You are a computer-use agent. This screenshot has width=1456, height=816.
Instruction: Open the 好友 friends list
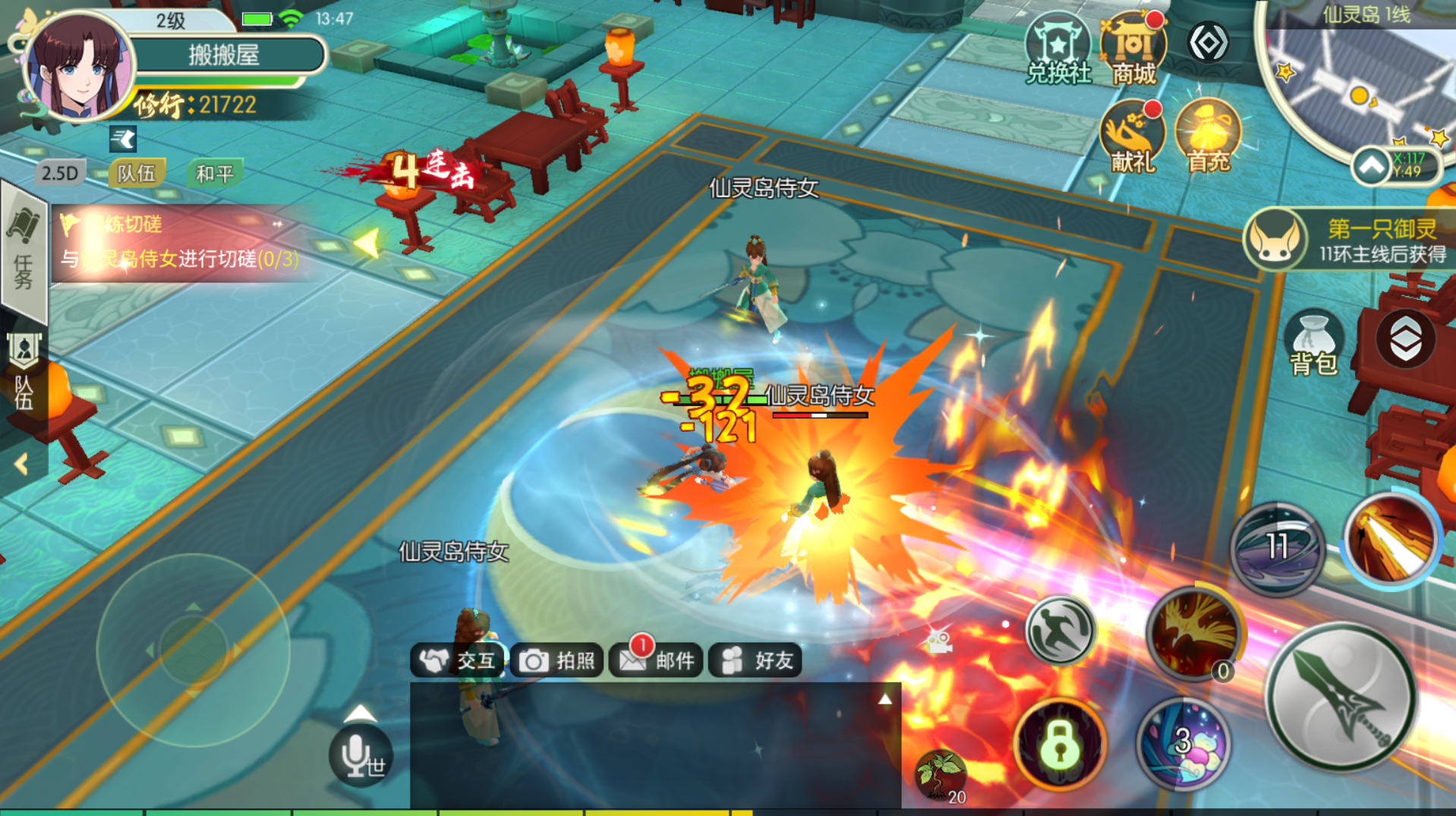[756, 660]
